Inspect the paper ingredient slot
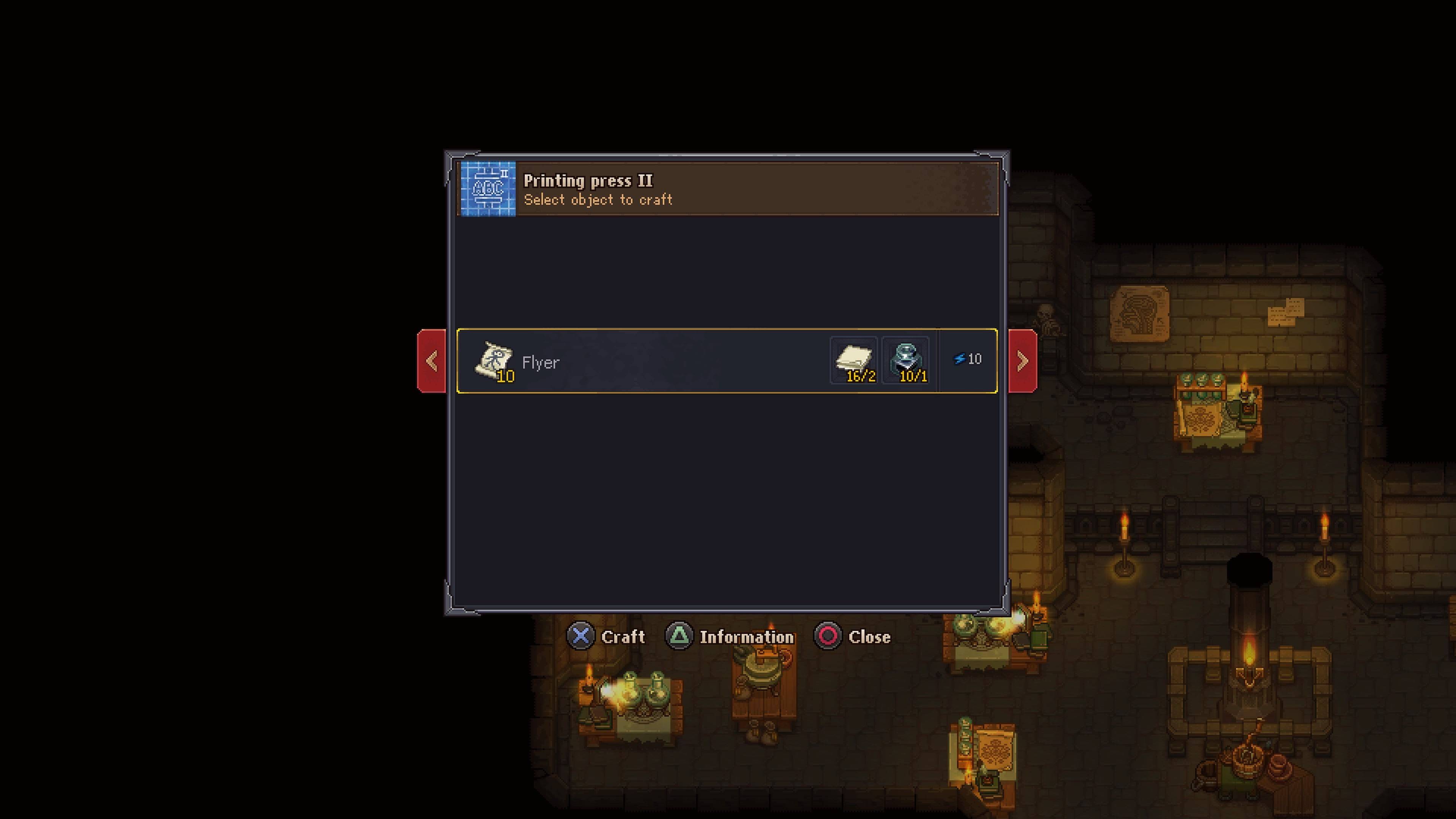The height and width of the screenshot is (819, 1456). [854, 361]
